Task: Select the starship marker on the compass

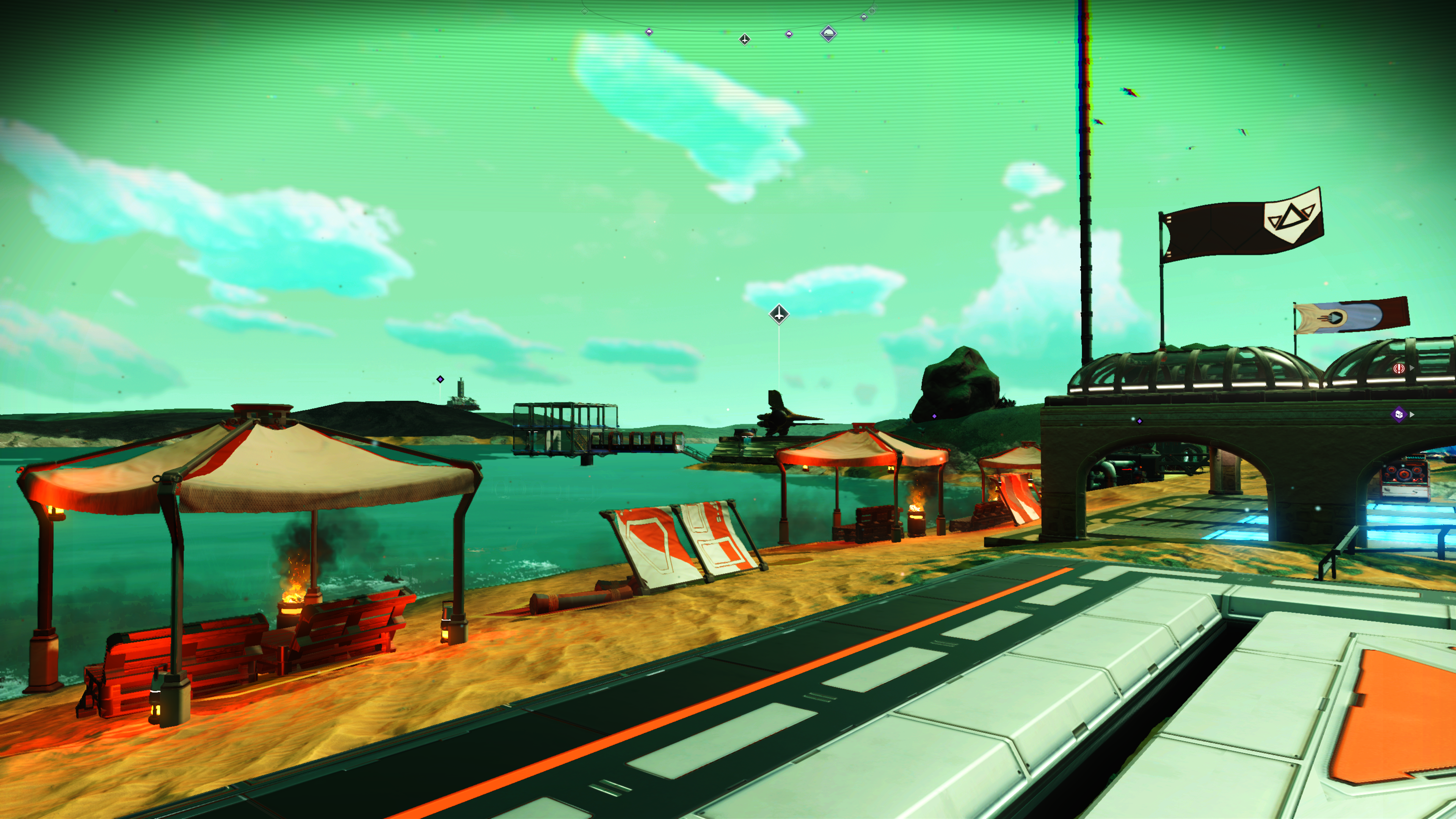Action: [x=744, y=39]
